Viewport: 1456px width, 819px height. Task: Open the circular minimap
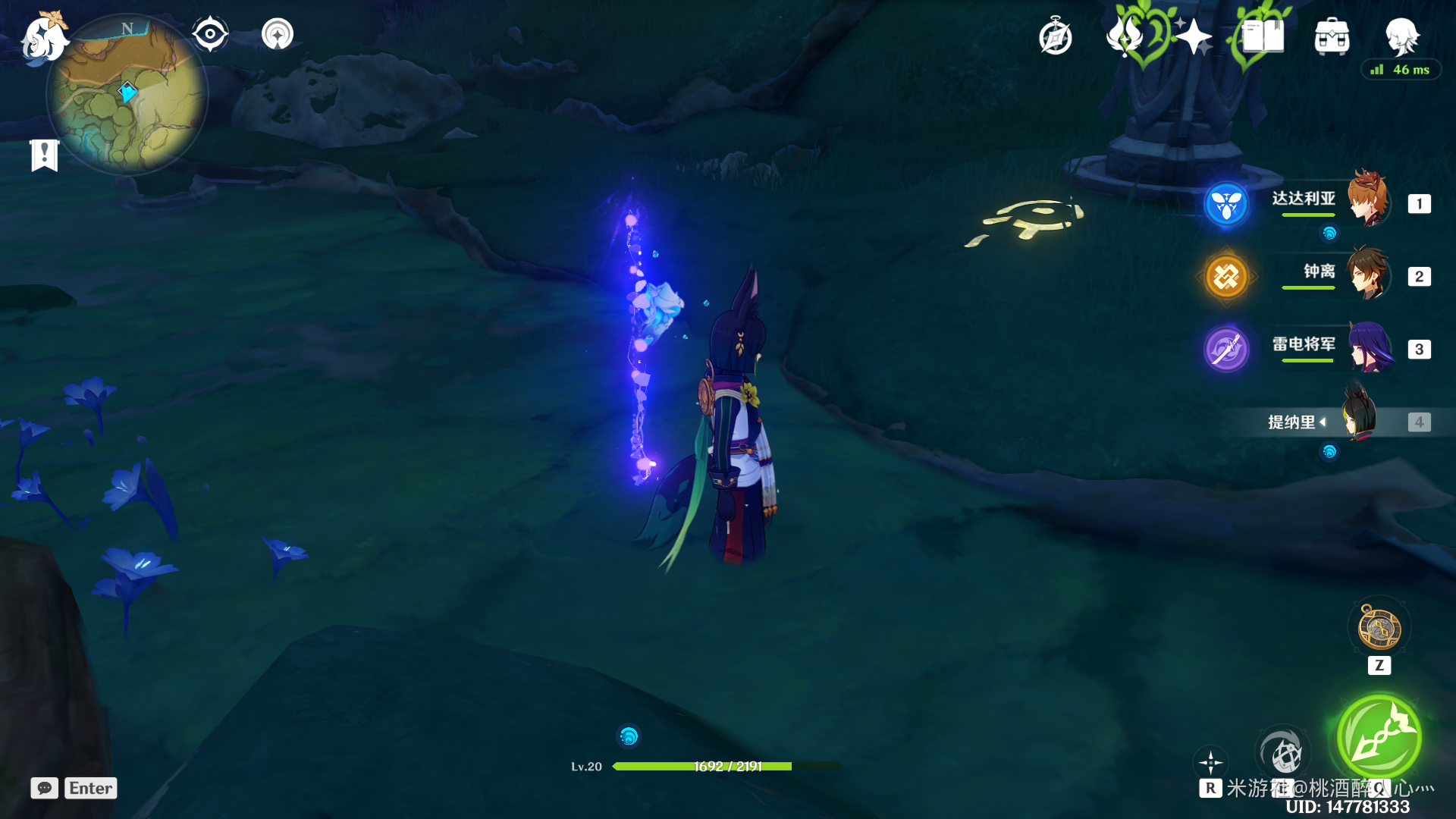[127, 96]
